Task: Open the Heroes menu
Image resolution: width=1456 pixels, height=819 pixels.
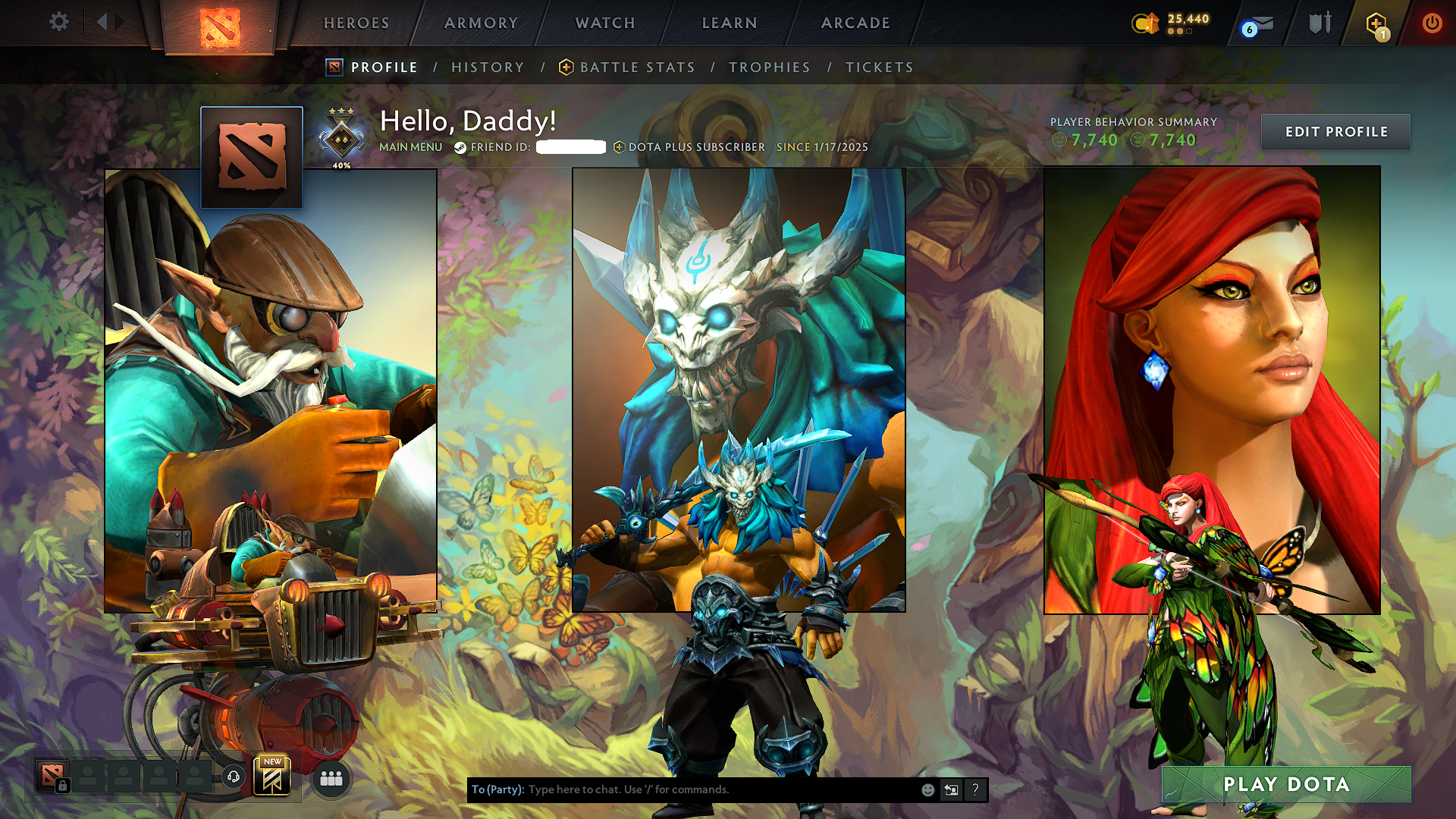Action: point(356,24)
